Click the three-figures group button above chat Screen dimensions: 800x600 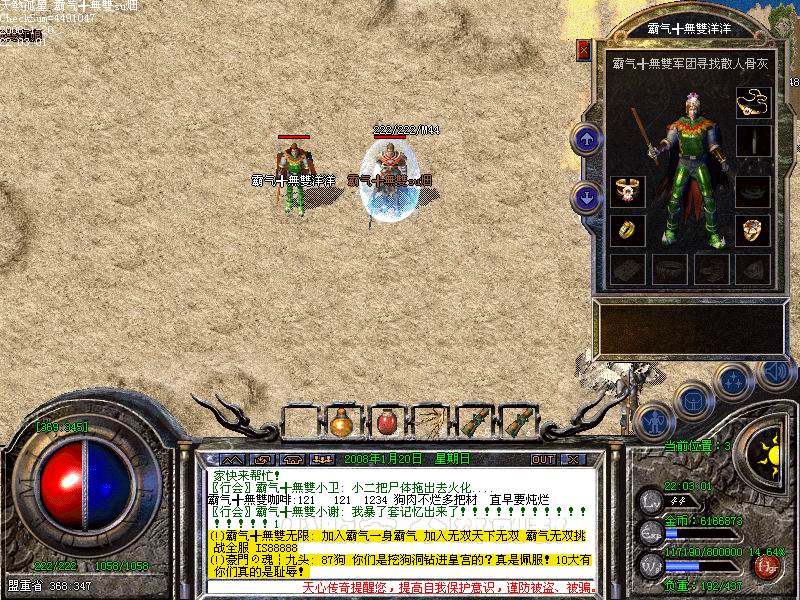click(321, 459)
